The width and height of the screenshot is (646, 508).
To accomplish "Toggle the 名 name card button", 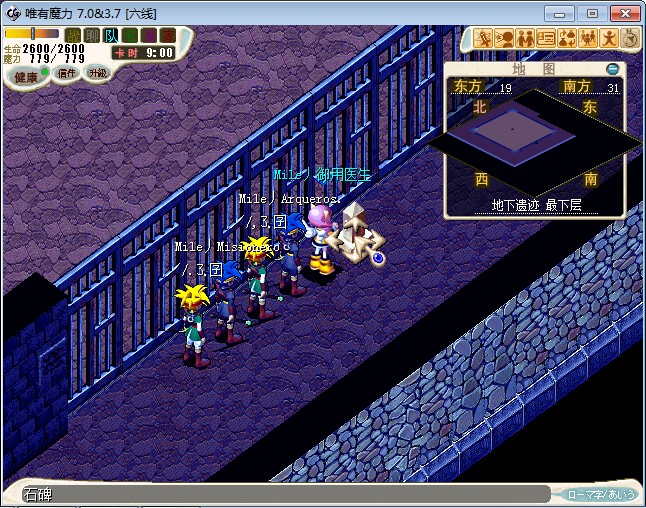I will pyautogui.click(x=130, y=36).
